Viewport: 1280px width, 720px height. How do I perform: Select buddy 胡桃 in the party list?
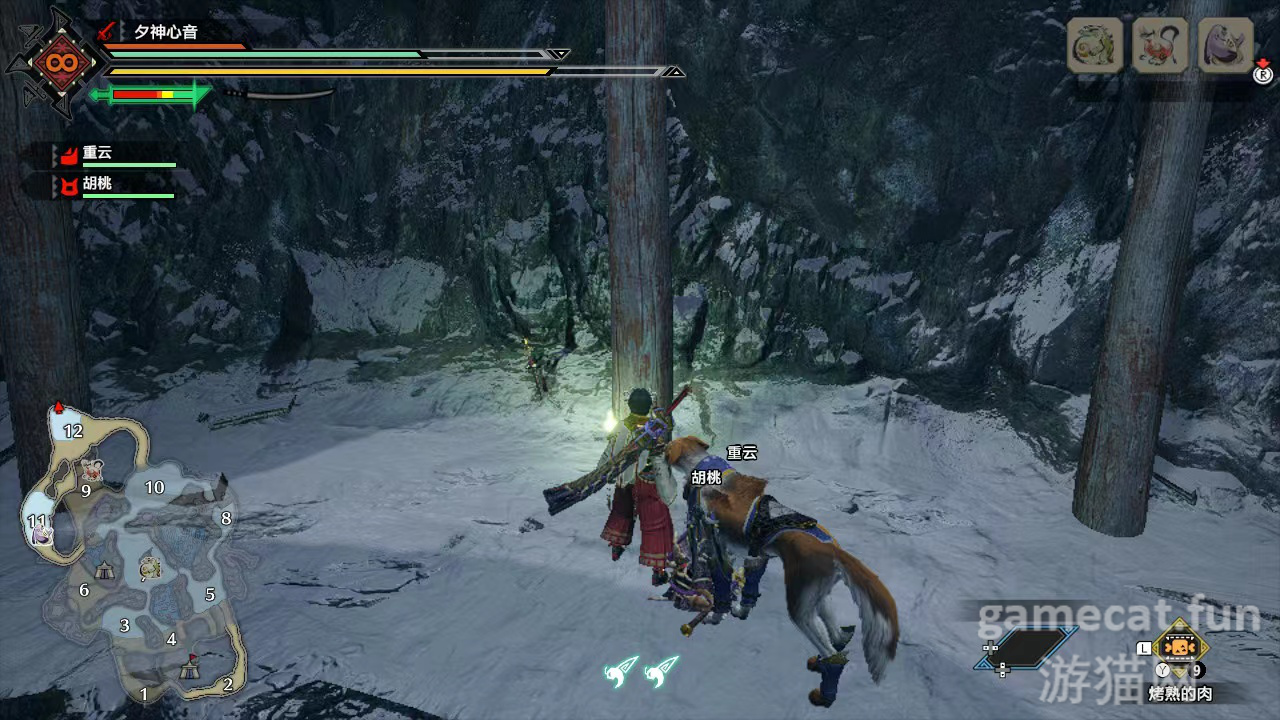97,185
